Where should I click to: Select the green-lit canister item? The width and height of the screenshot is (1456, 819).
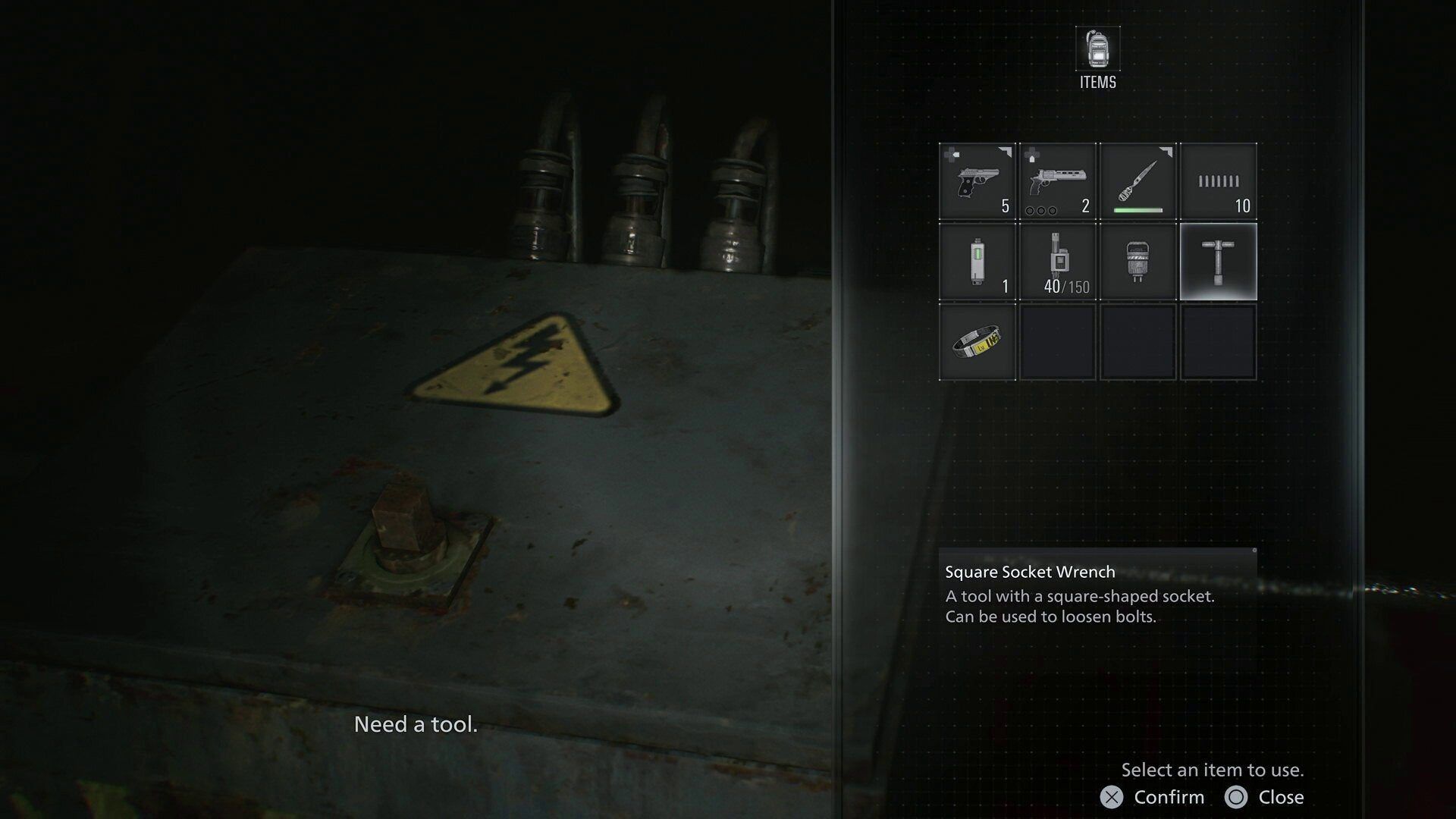[977, 262]
